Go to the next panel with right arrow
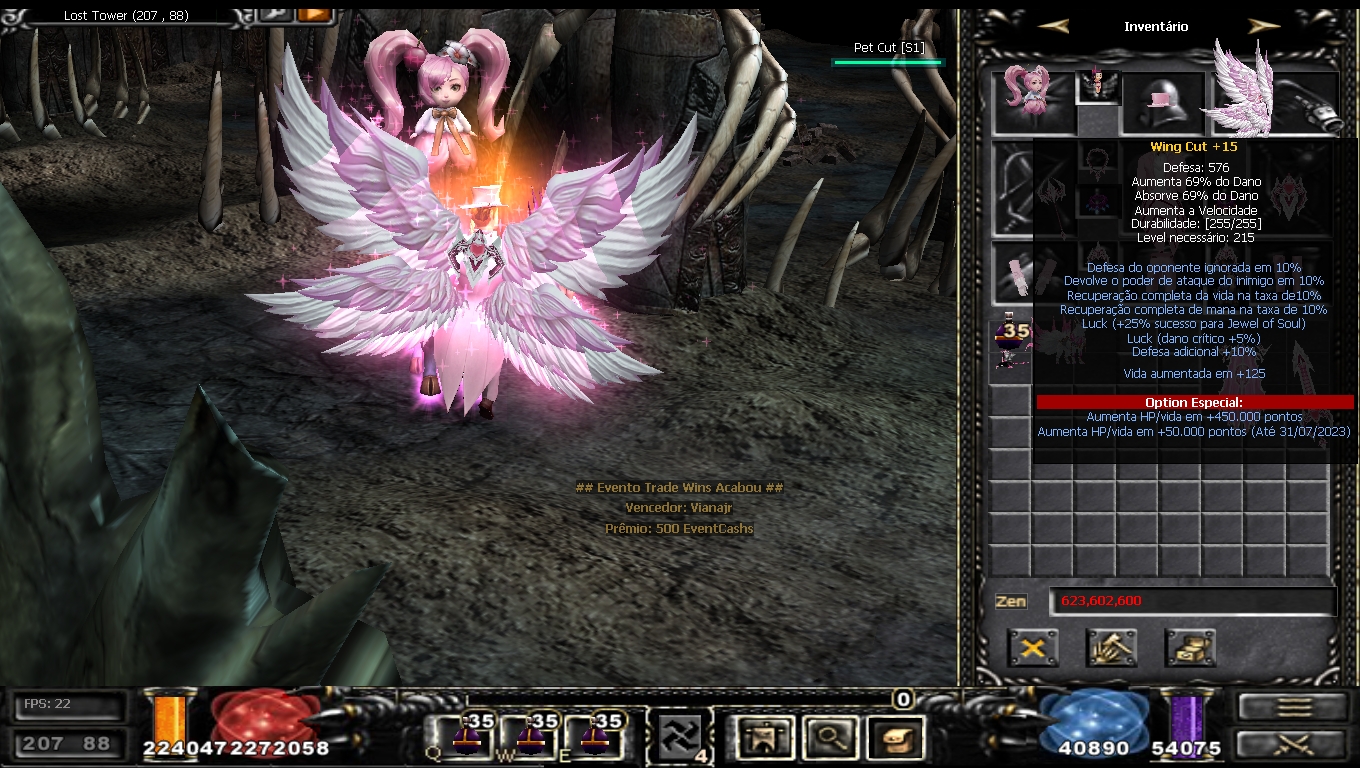This screenshot has width=1360, height=768. tap(1264, 27)
